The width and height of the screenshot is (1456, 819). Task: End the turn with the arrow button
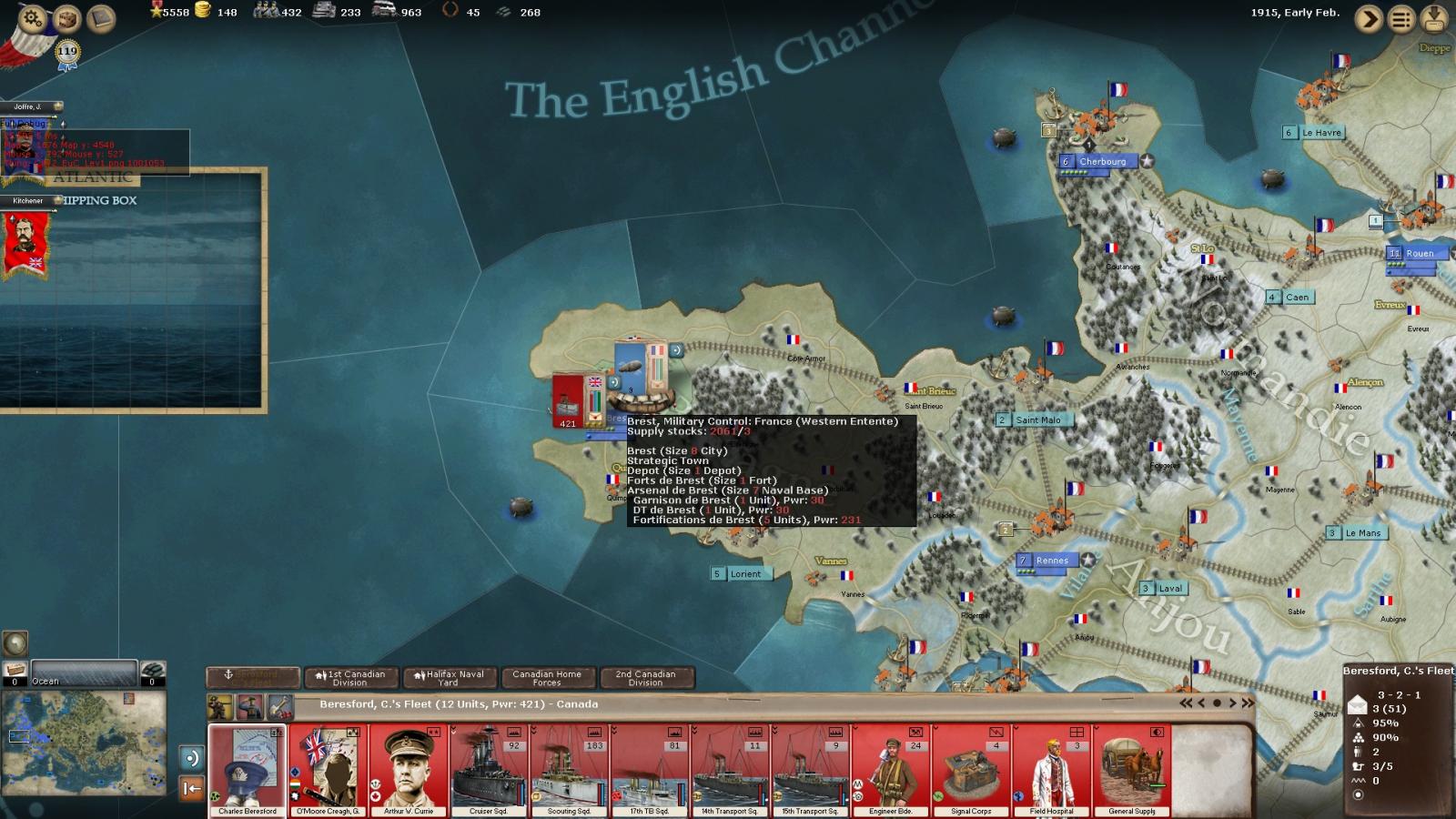click(1369, 18)
